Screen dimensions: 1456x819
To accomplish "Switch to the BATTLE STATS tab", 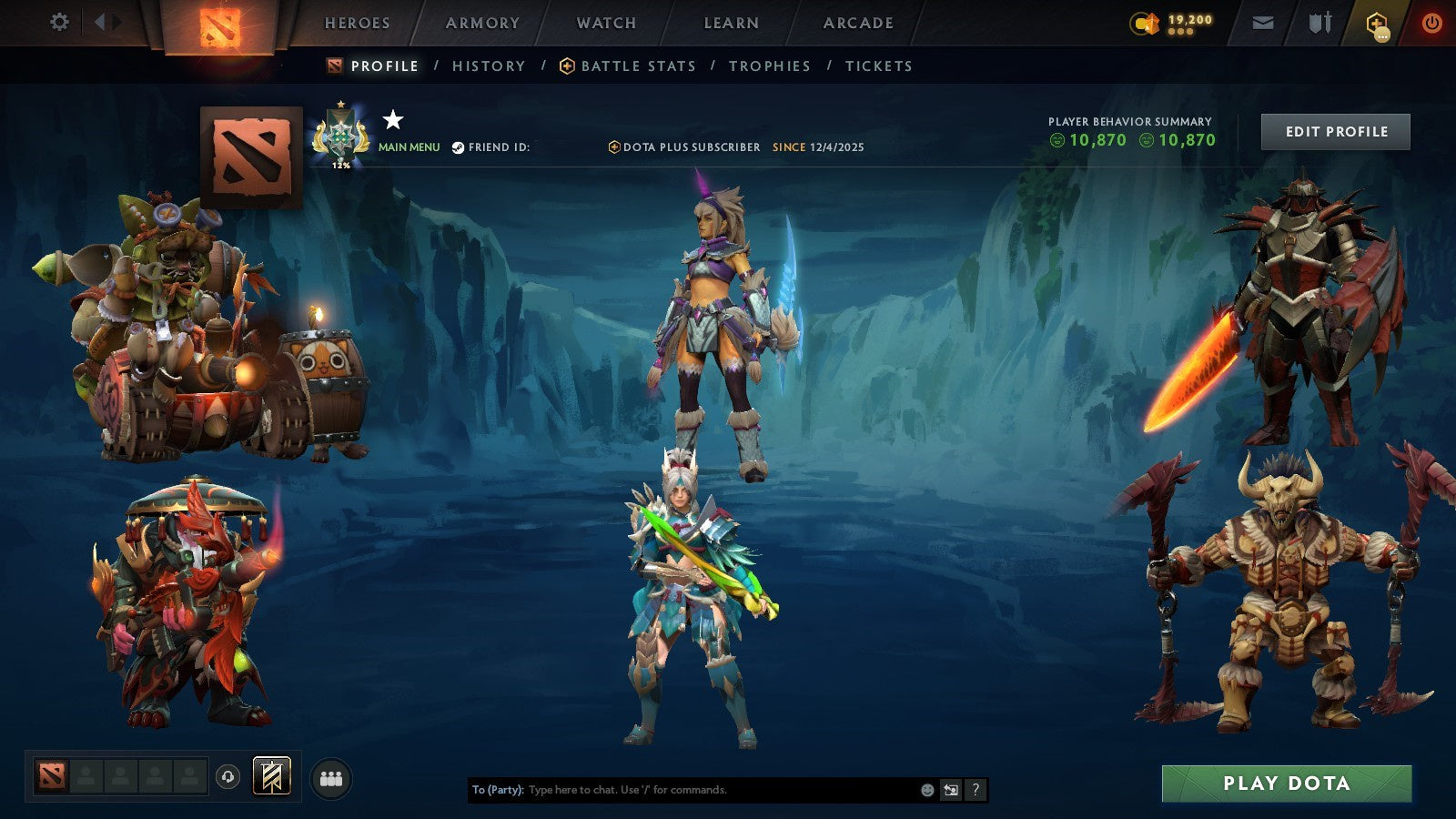I will [637, 66].
